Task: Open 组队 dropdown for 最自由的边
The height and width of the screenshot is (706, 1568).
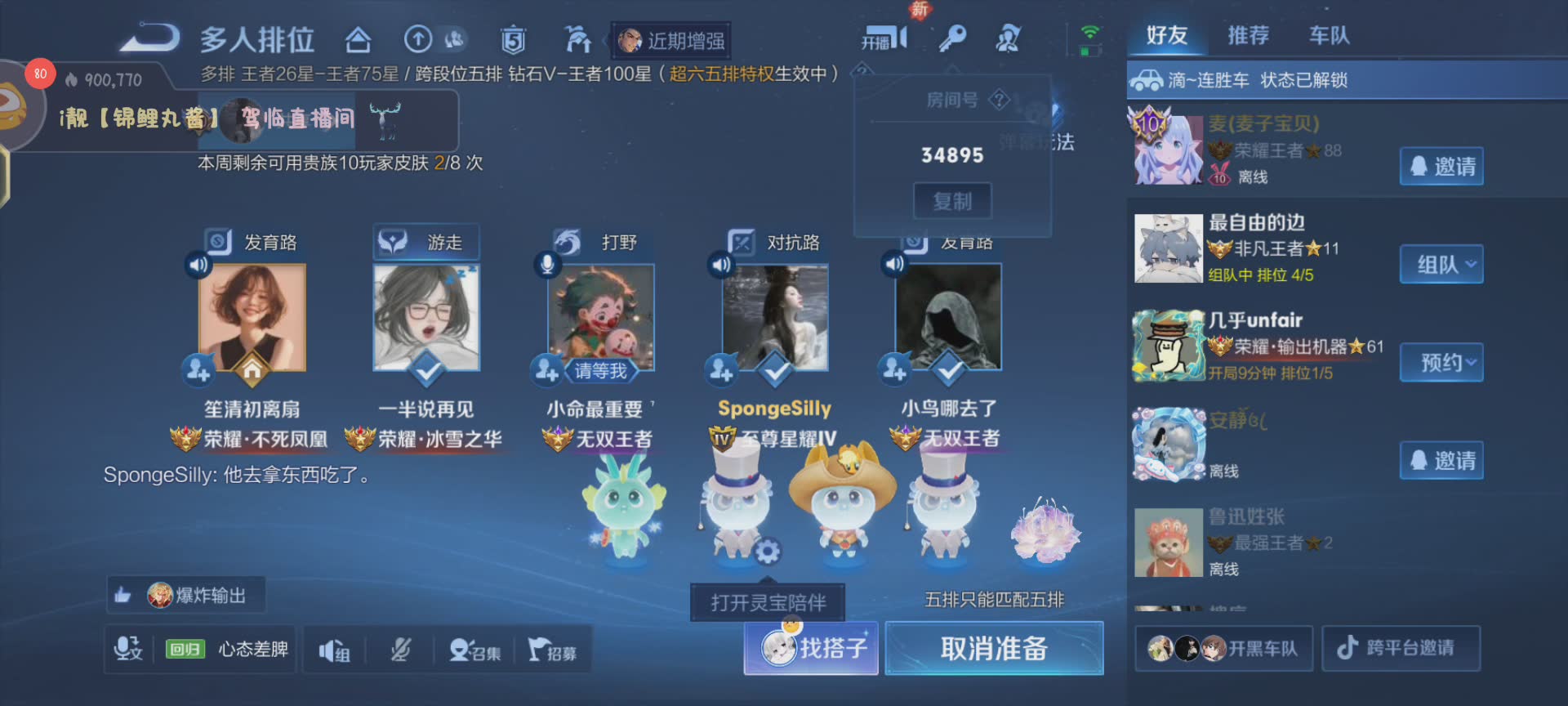Action: pyautogui.click(x=1441, y=265)
